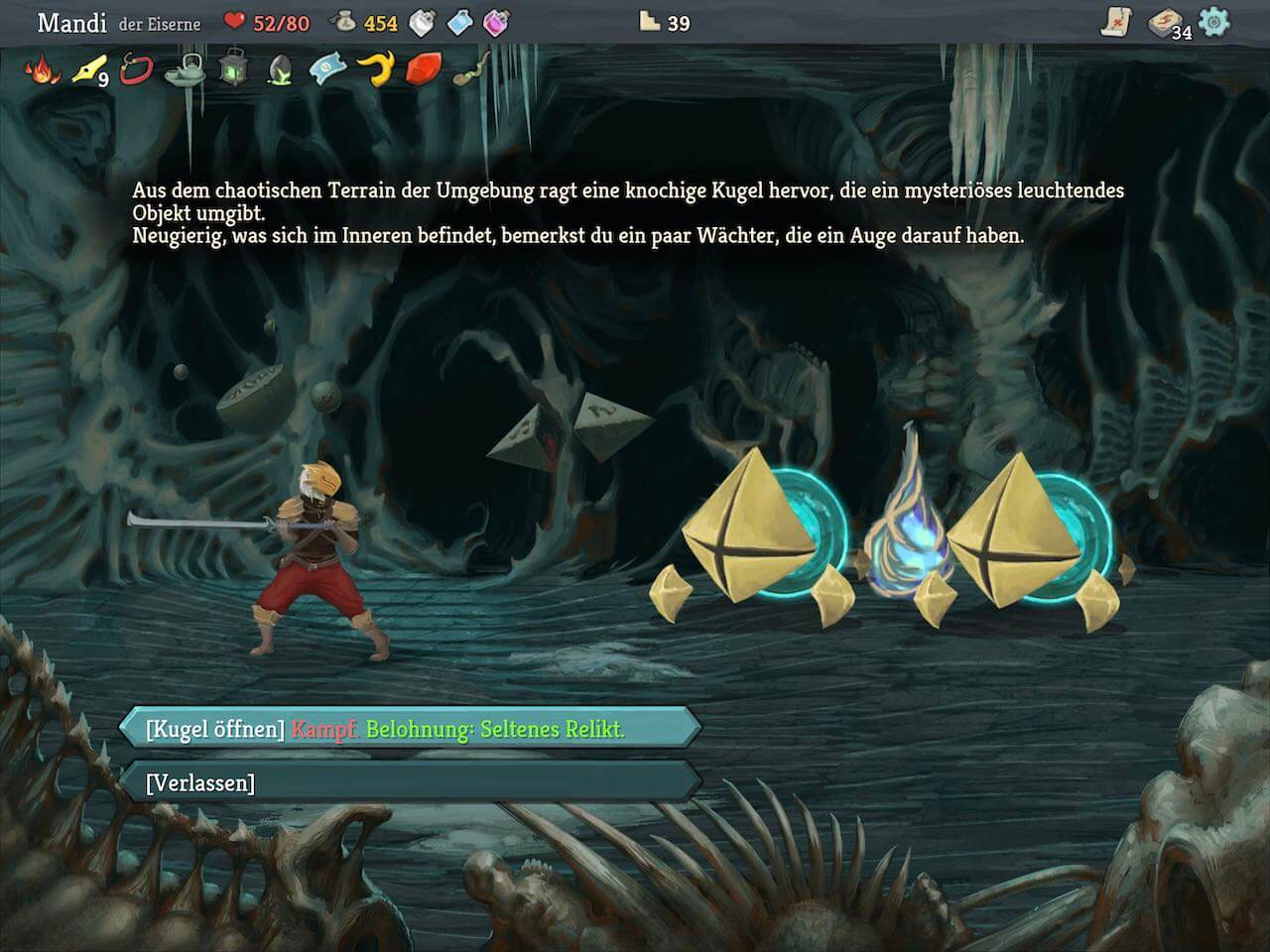Inspect the pen nib relic
The width and height of the screenshot is (1270, 952).
87,69
